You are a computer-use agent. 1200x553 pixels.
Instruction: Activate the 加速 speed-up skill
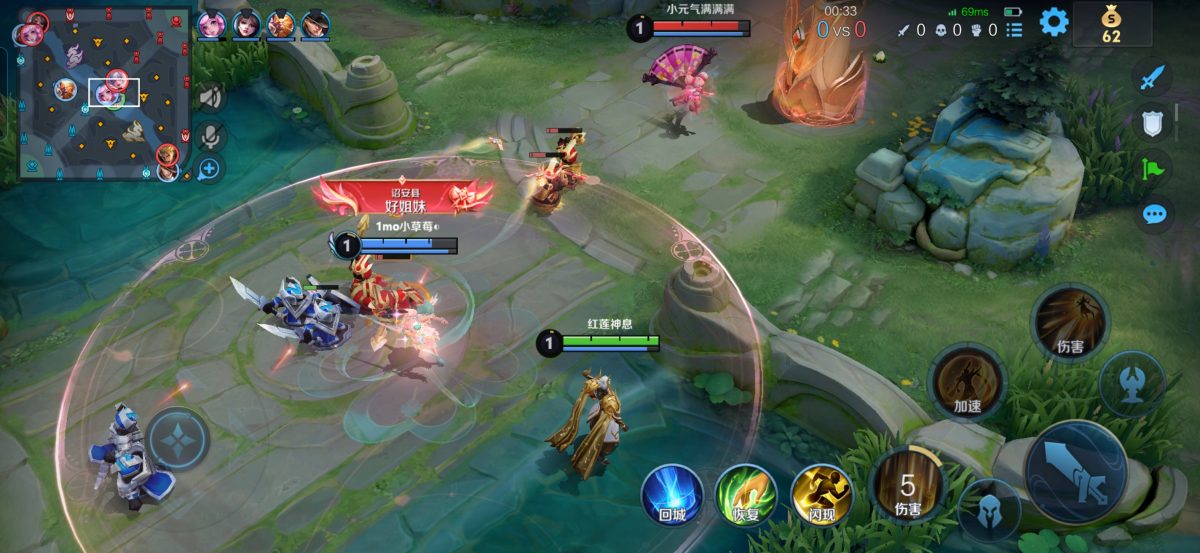tap(967, 380)
